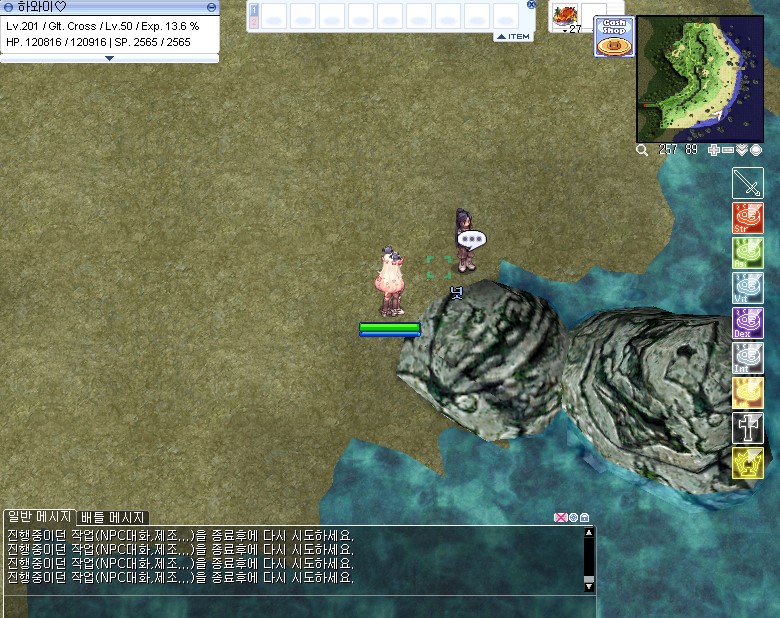The height and width of the screenshot is (618, 780).
Task: Zoom in the minimap with plus button
Action: [x=714, y=150]
